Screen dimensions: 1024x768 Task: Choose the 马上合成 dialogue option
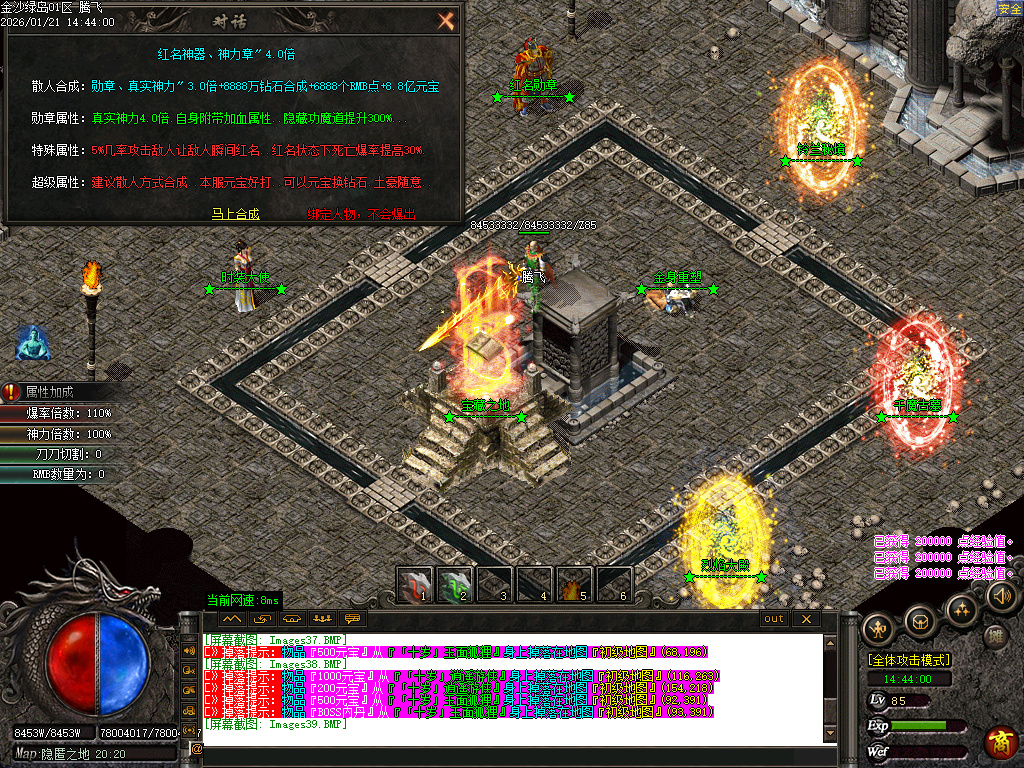click(x=235, y=214)
